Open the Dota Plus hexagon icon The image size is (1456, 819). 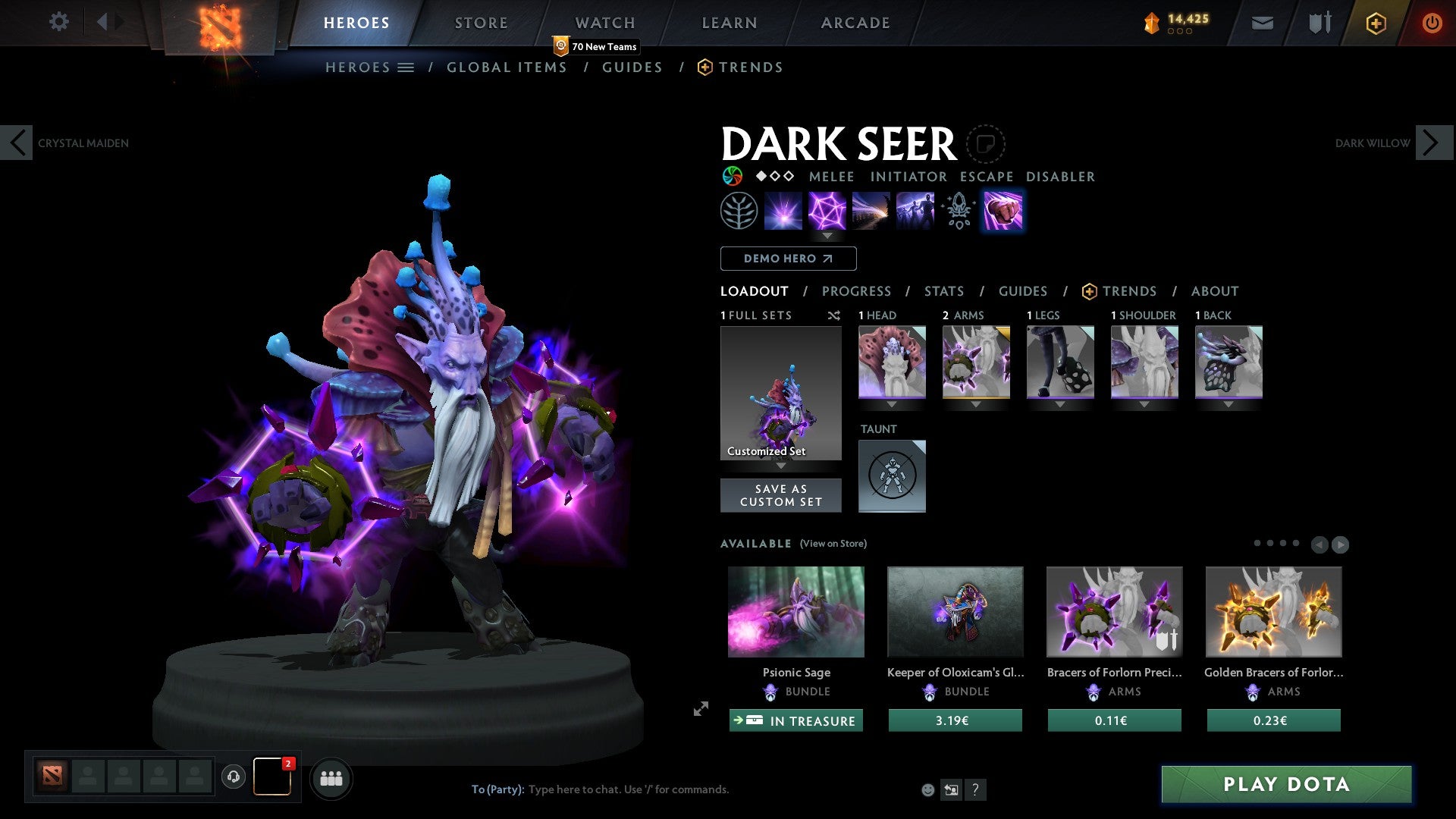click(1375, 23)
